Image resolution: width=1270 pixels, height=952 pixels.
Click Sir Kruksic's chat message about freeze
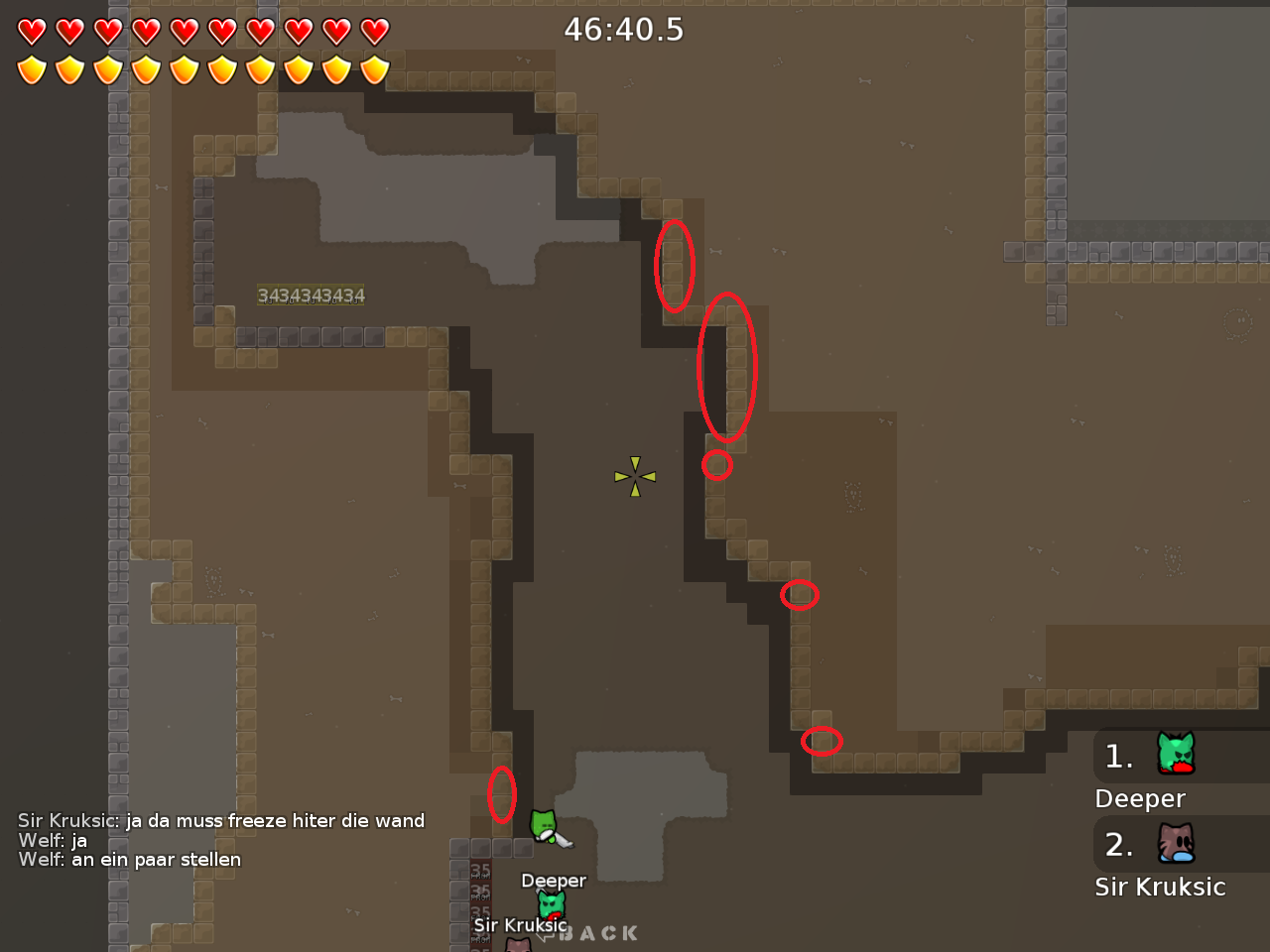pos(220,820)
